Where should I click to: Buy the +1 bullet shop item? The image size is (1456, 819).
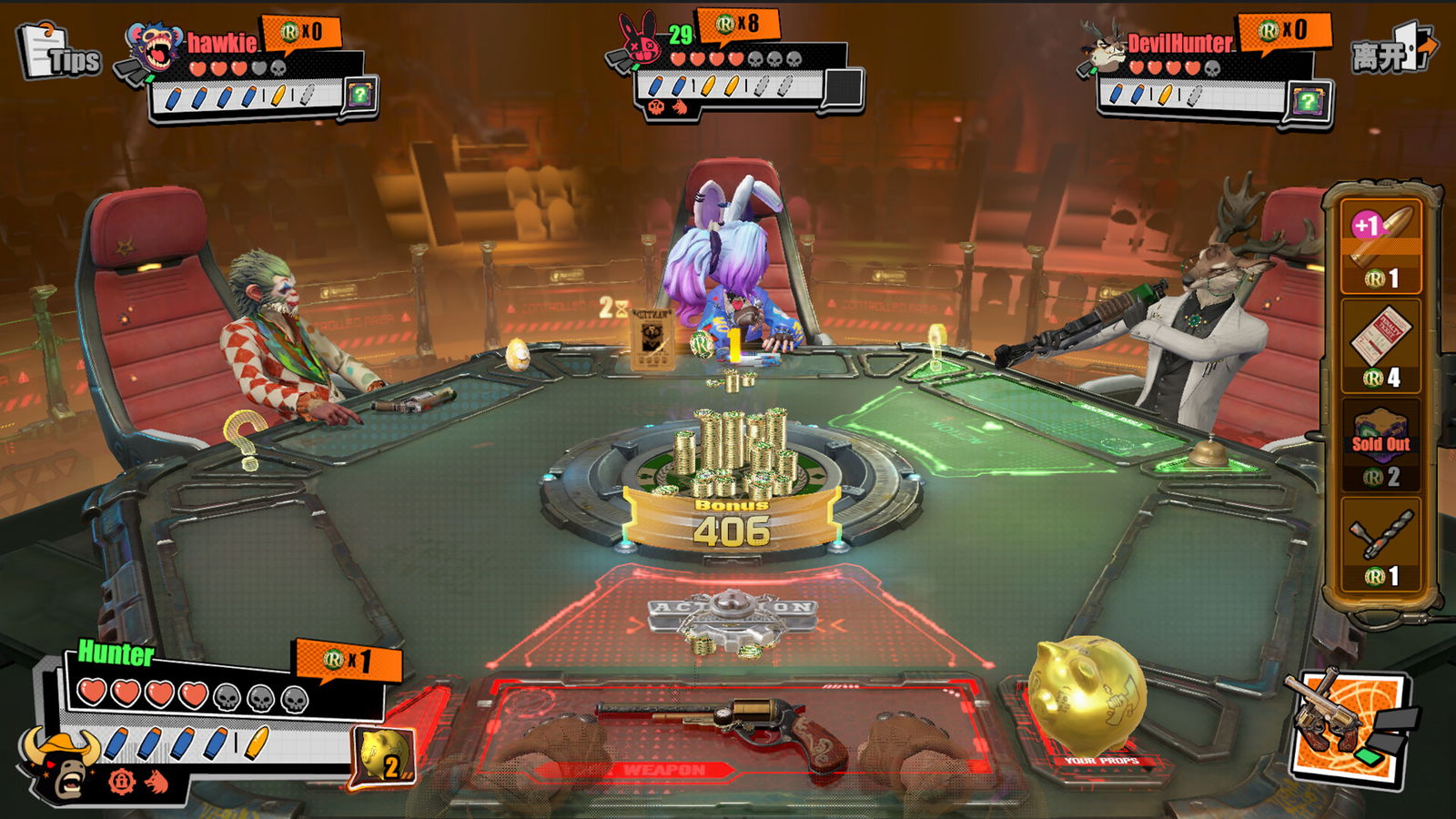tap(1380, 246)
